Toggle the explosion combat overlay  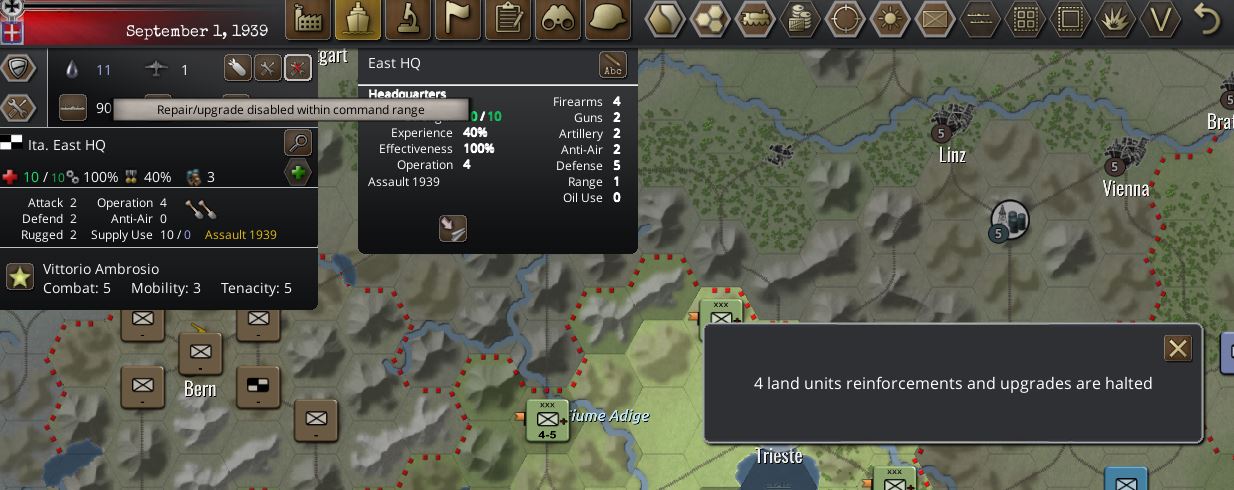1116,19
